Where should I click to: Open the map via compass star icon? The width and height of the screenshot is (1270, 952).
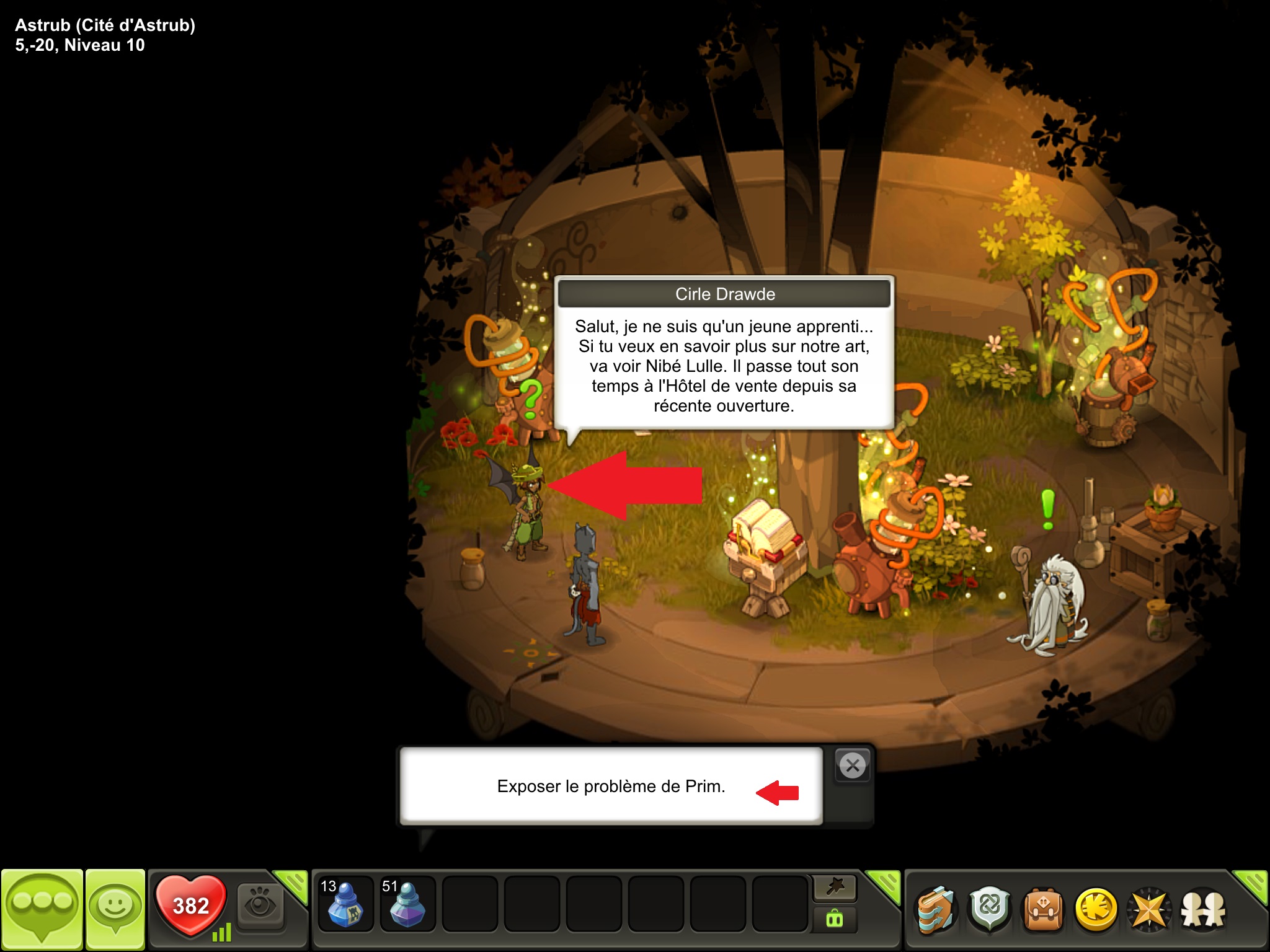1149,910
